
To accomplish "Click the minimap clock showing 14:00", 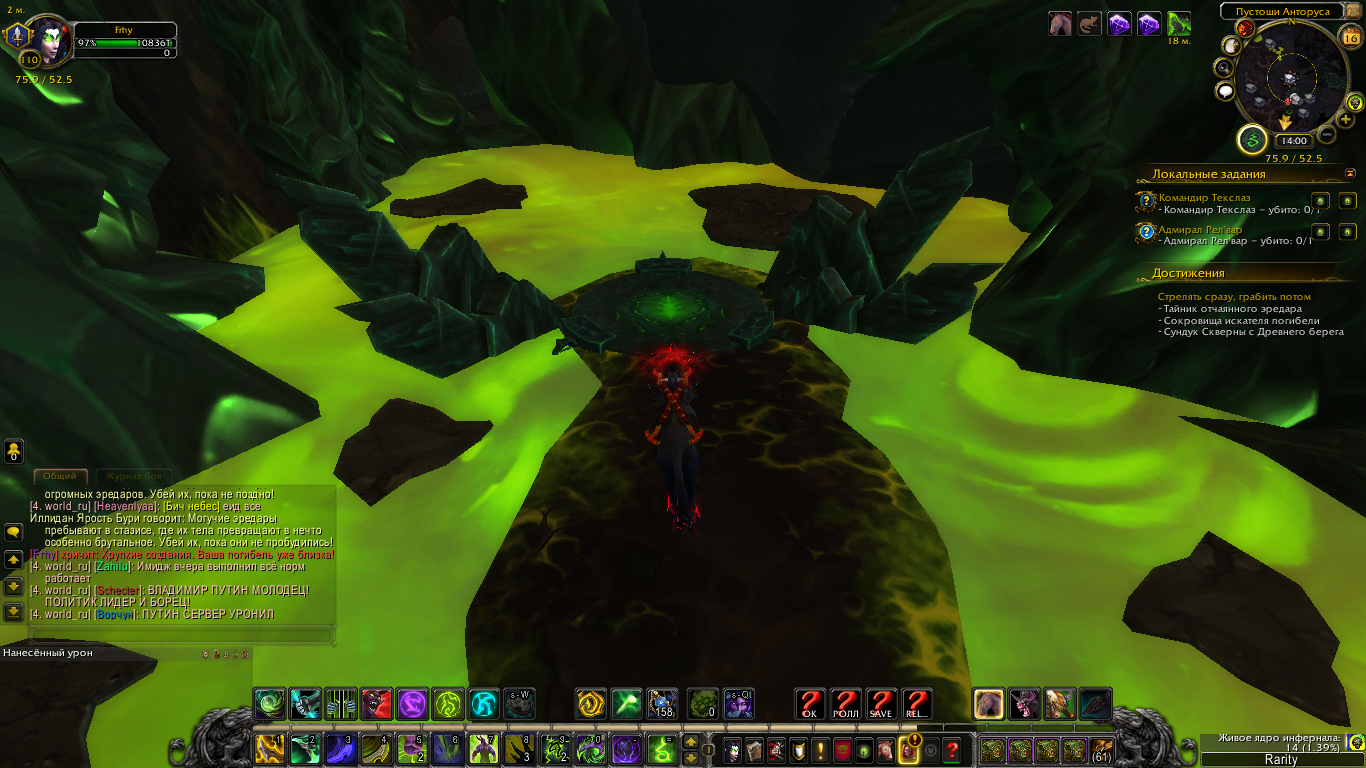I will coord(1294,141).
